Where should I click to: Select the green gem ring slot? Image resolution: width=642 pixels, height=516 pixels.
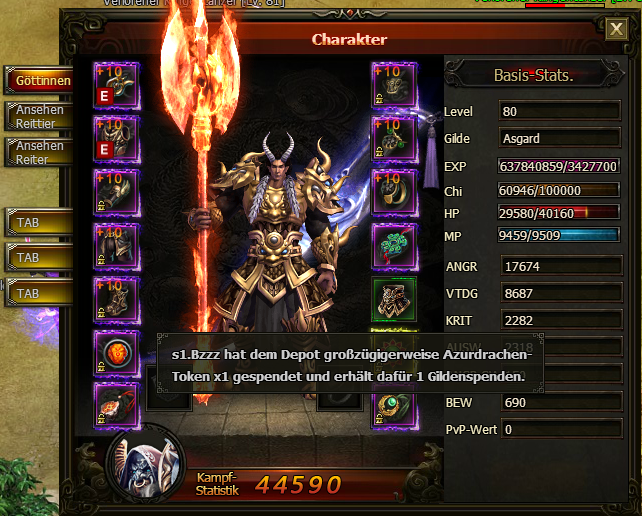tap(395, 405)
